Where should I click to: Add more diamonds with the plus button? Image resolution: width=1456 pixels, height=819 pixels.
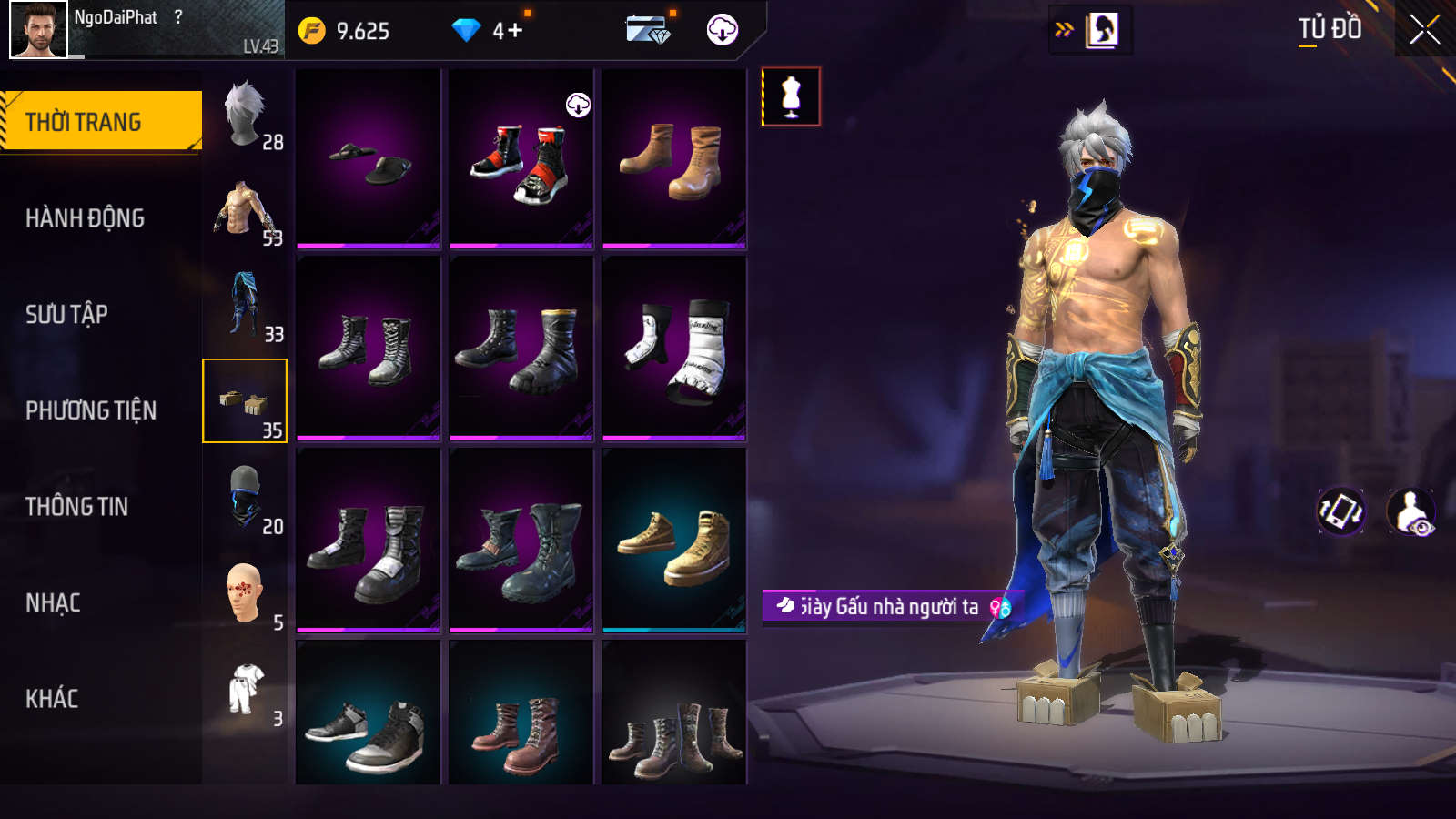(514, 31)
